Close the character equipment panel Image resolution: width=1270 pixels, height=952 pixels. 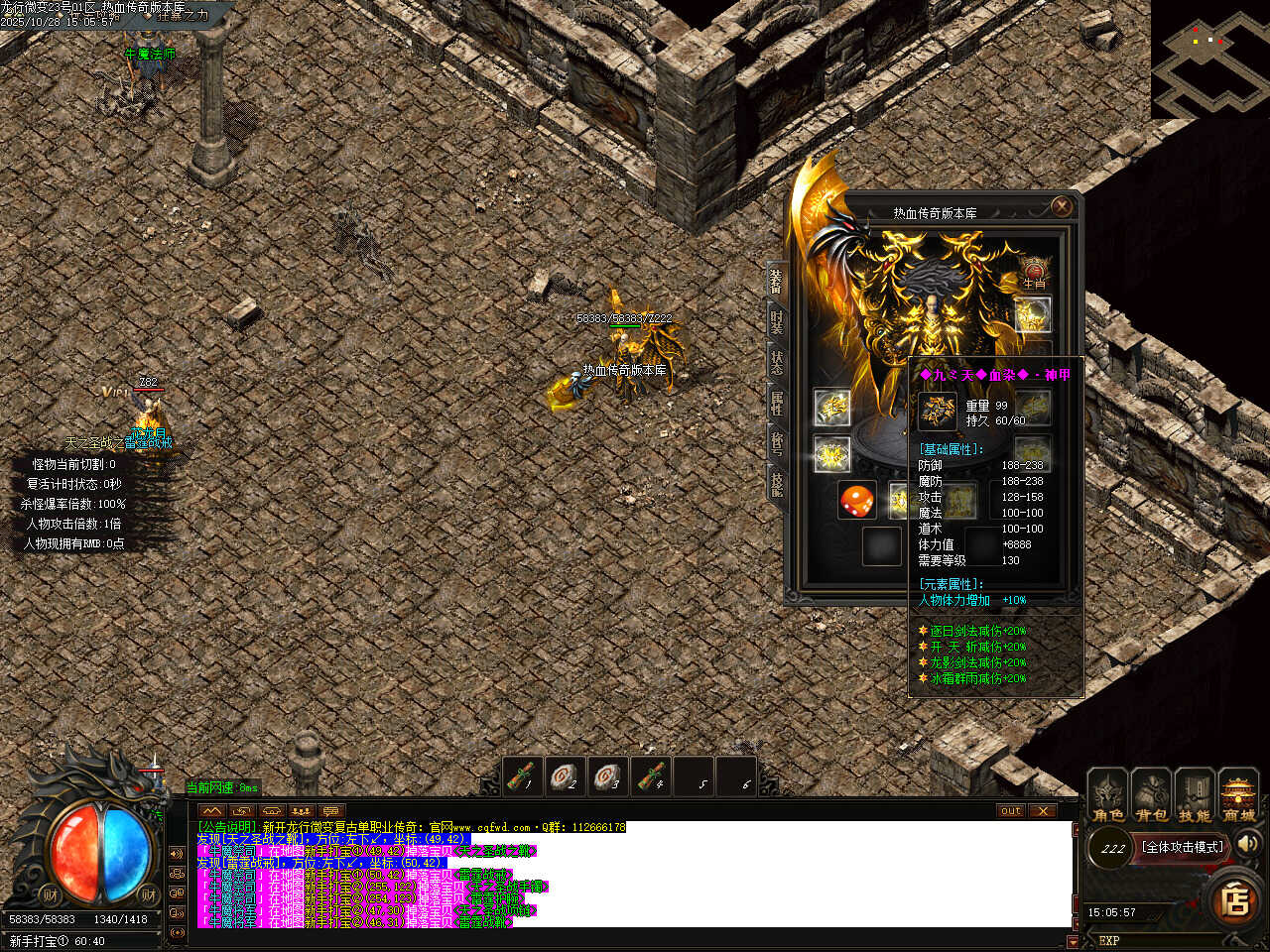click(x=1062, y=206)
